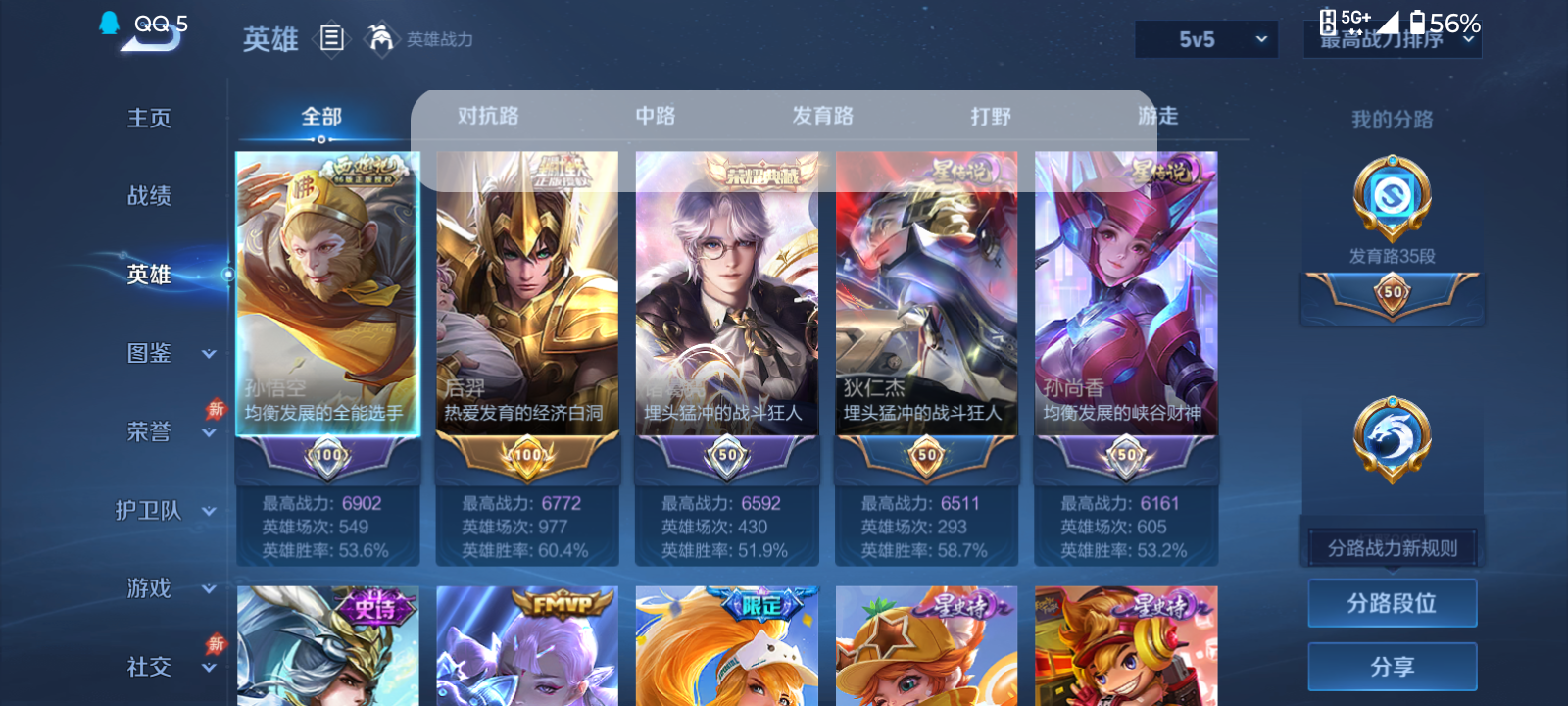Select the 英雄战力 monkey head icon

(380, 39)
